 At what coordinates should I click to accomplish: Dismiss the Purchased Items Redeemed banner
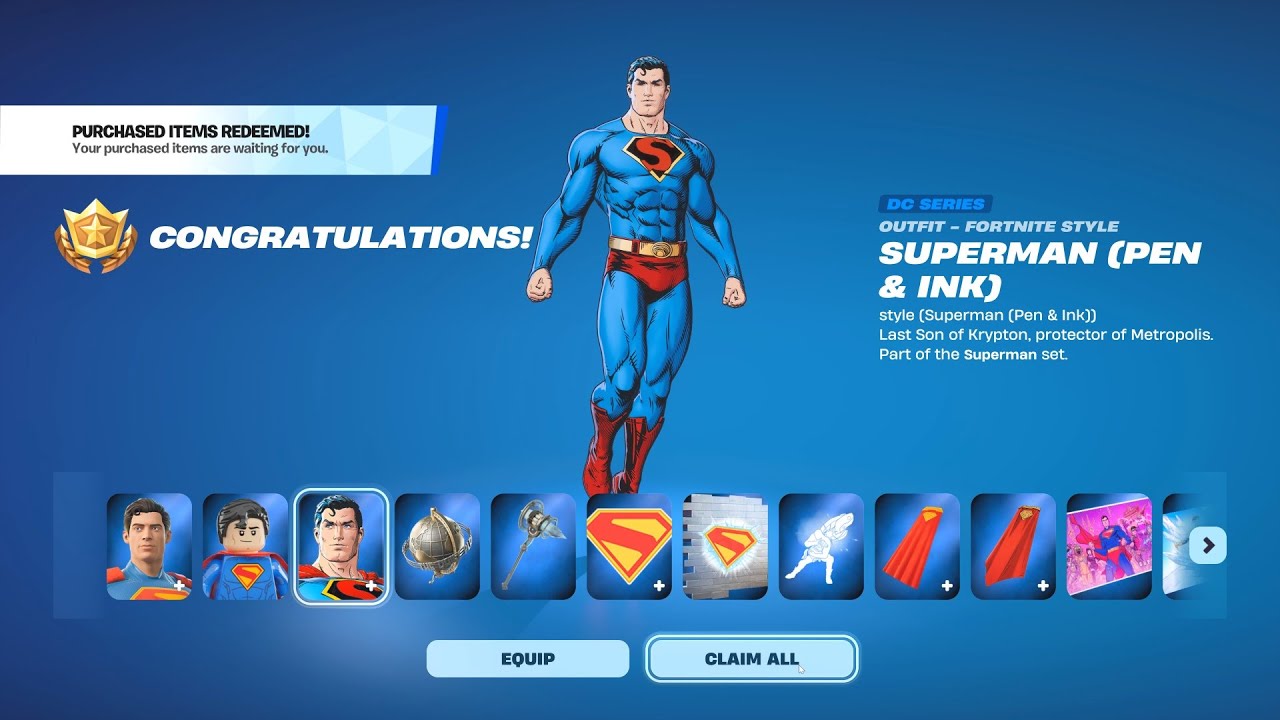coord(220,139)
